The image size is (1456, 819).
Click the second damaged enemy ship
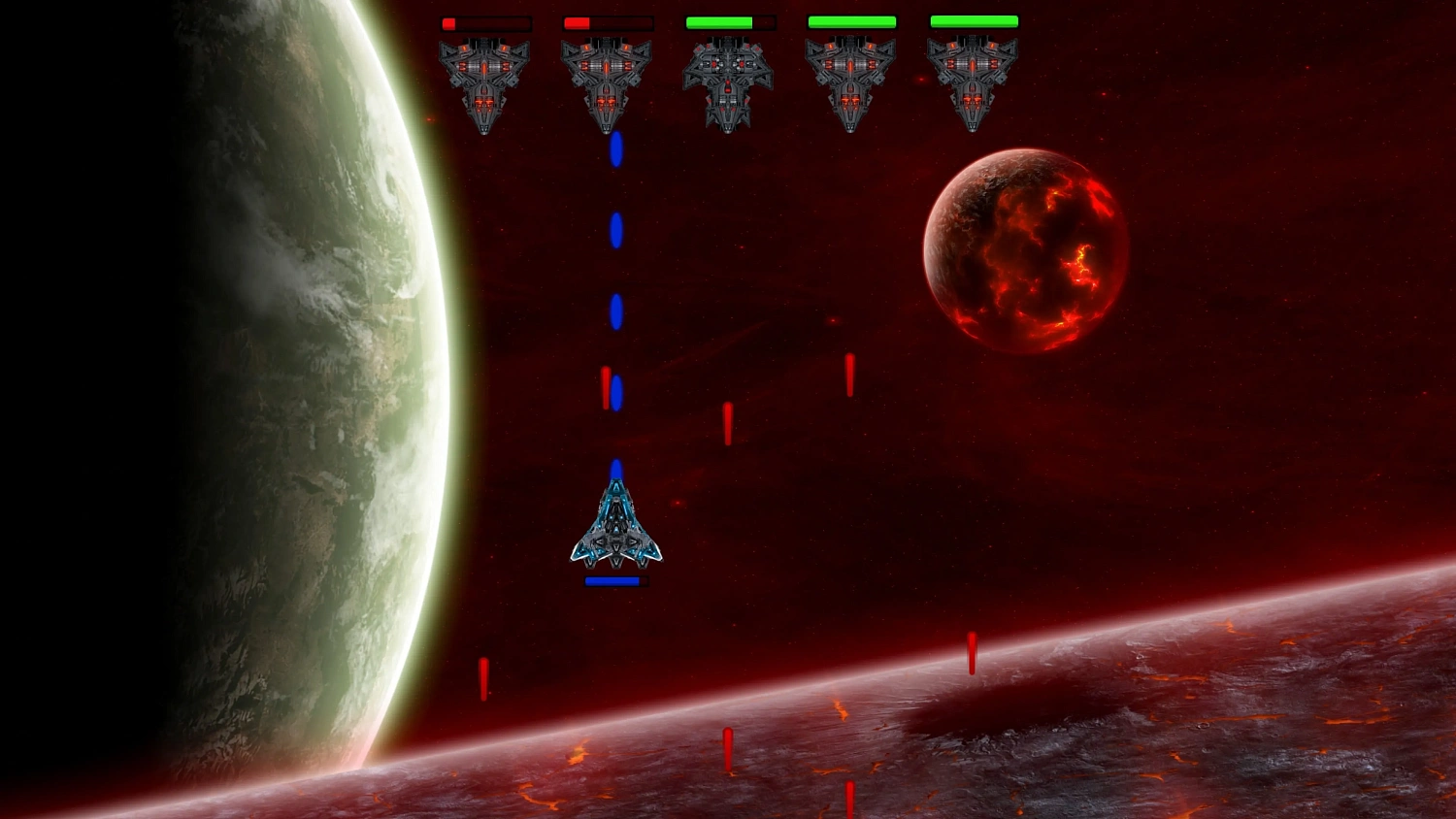pos(608,82)
